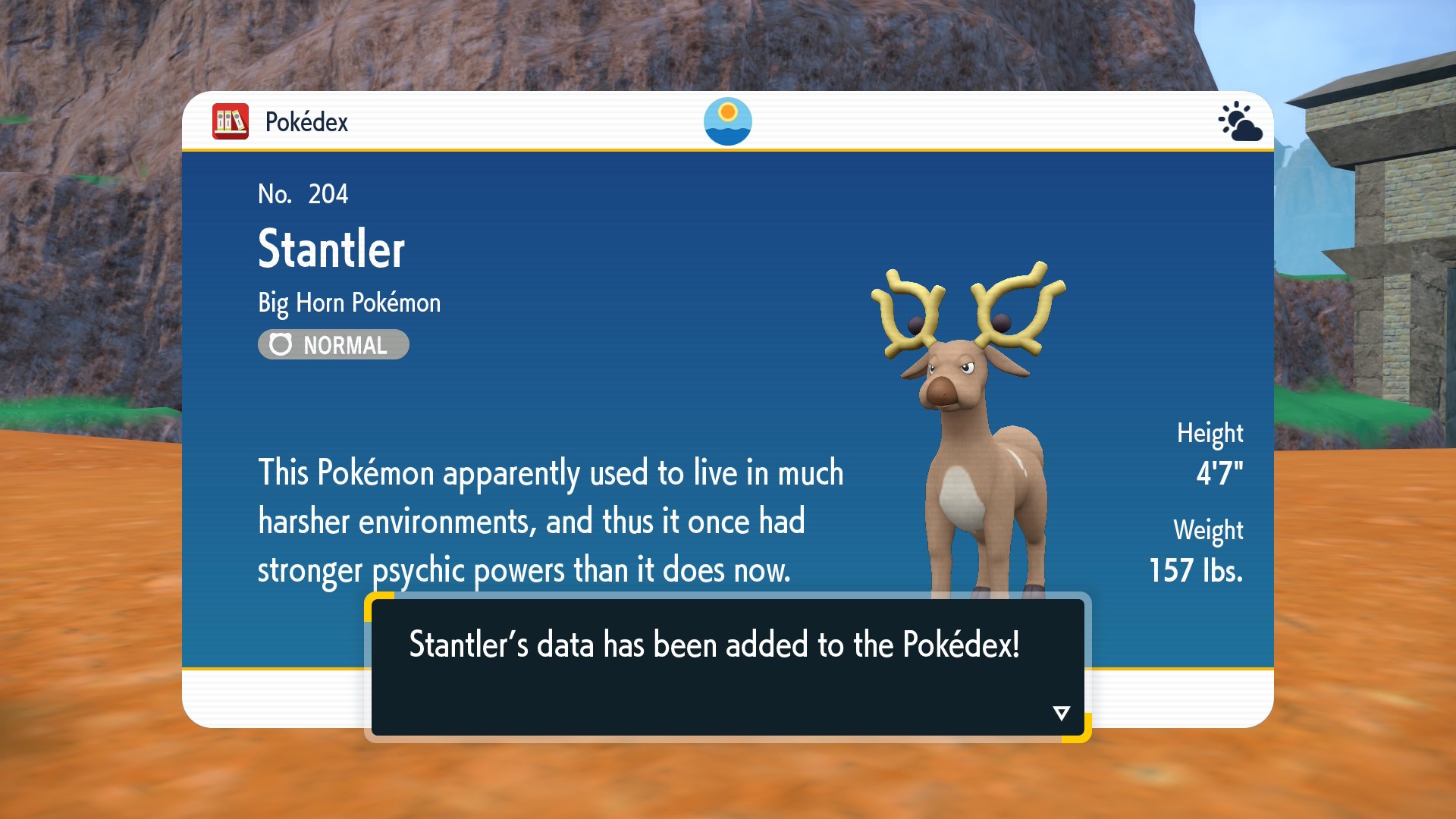Click the Pokédex bookshelf icon
Viewport: 1456px width, 819px height.
231,121
